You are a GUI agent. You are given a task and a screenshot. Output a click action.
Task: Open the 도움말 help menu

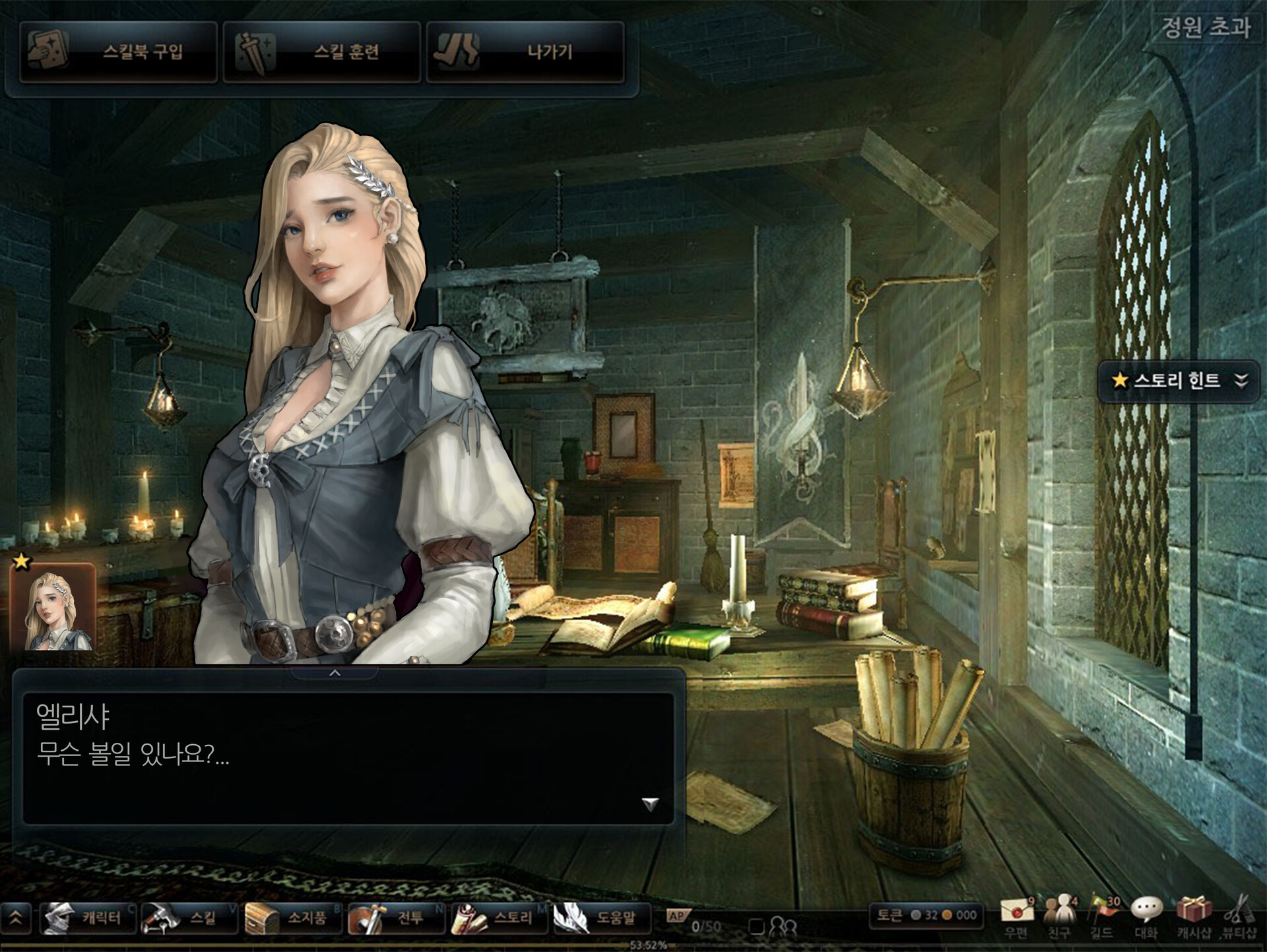602,918
